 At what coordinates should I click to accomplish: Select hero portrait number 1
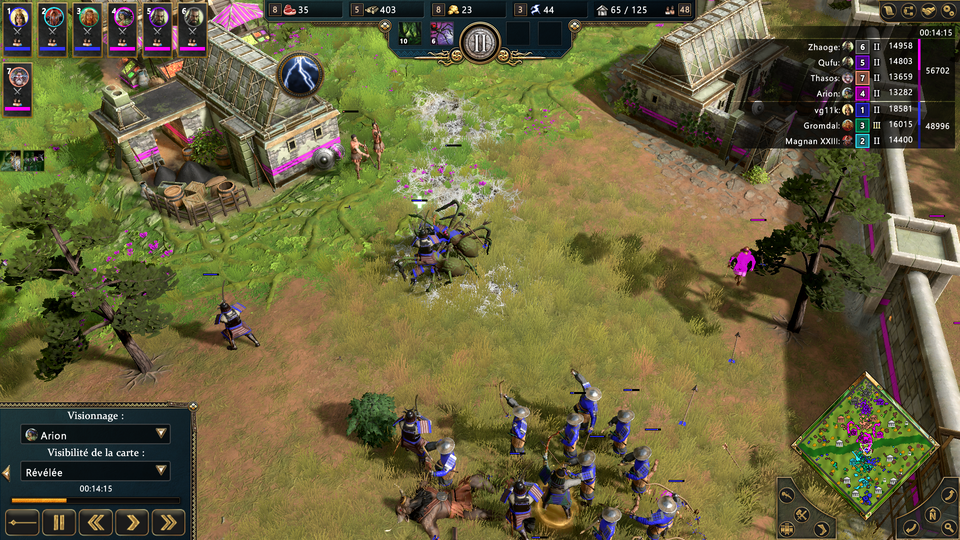click(x=19, y=31)
